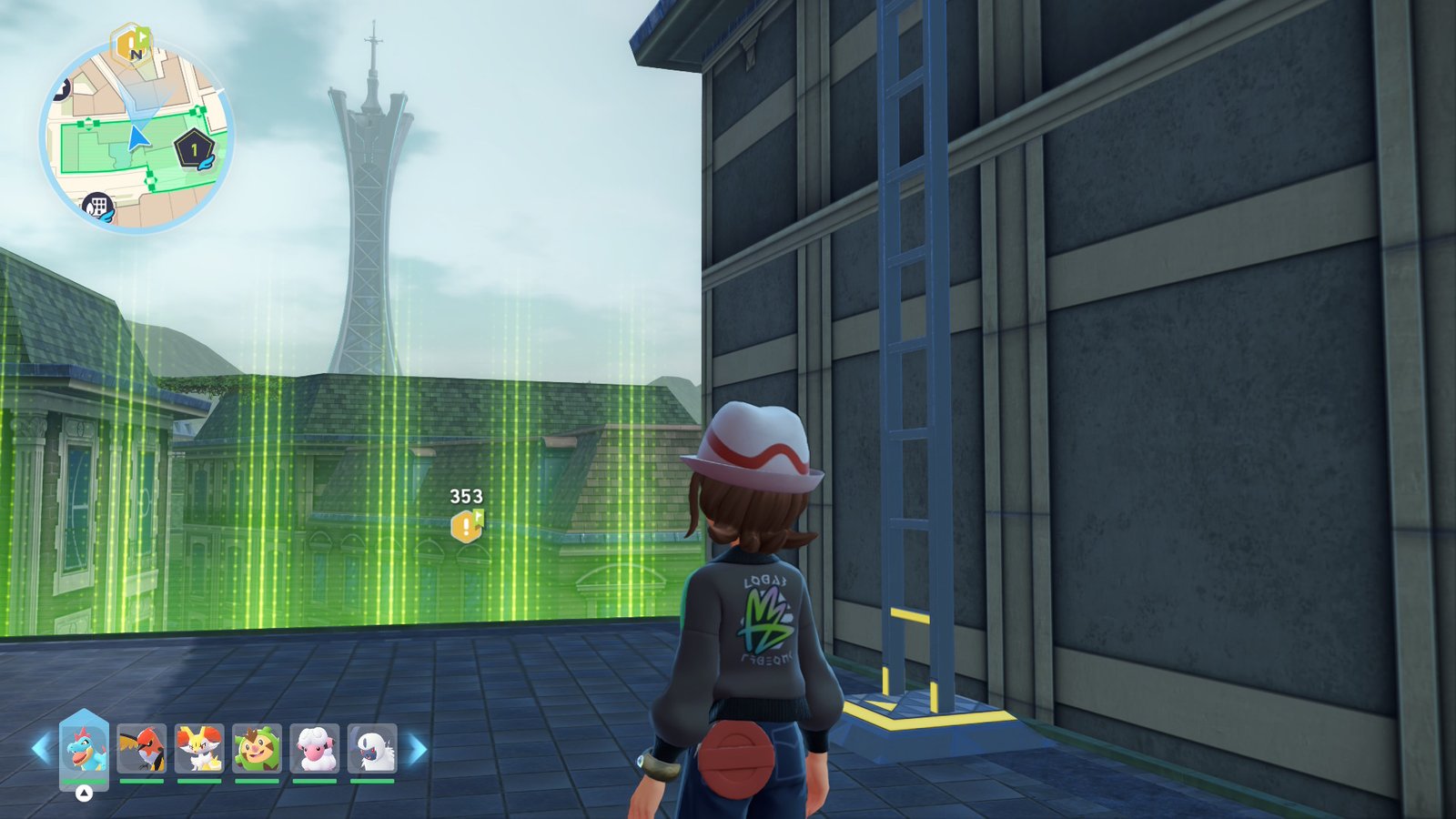This screenshot has width=1456, height=819.
Task: Select the pentagon zone 1 marker on minimap
Action: [x=193, y=149]
